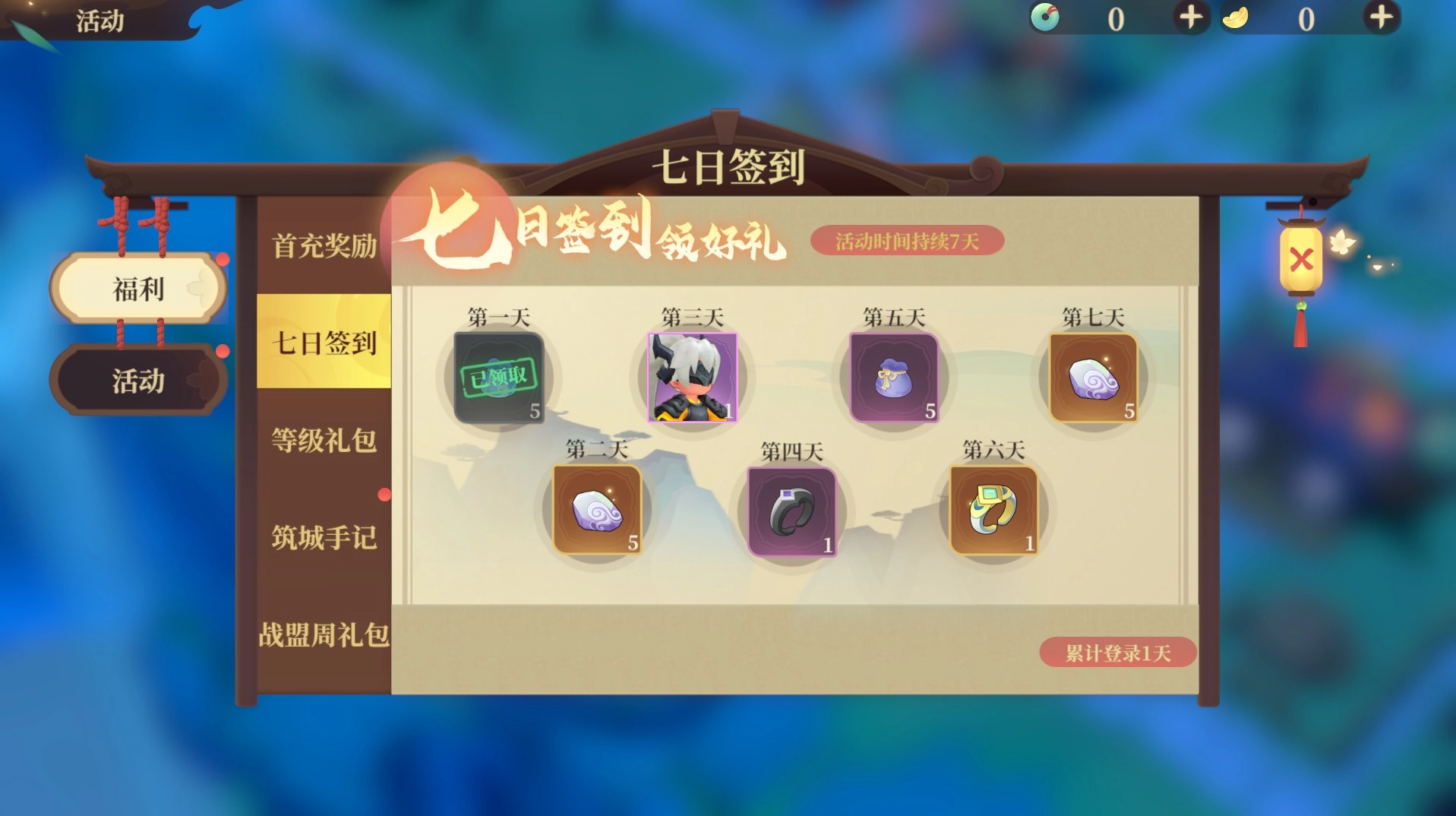Select the Day 5 purple pouch reward
This screenshot has width=1456, height=816.
(895, 378)
